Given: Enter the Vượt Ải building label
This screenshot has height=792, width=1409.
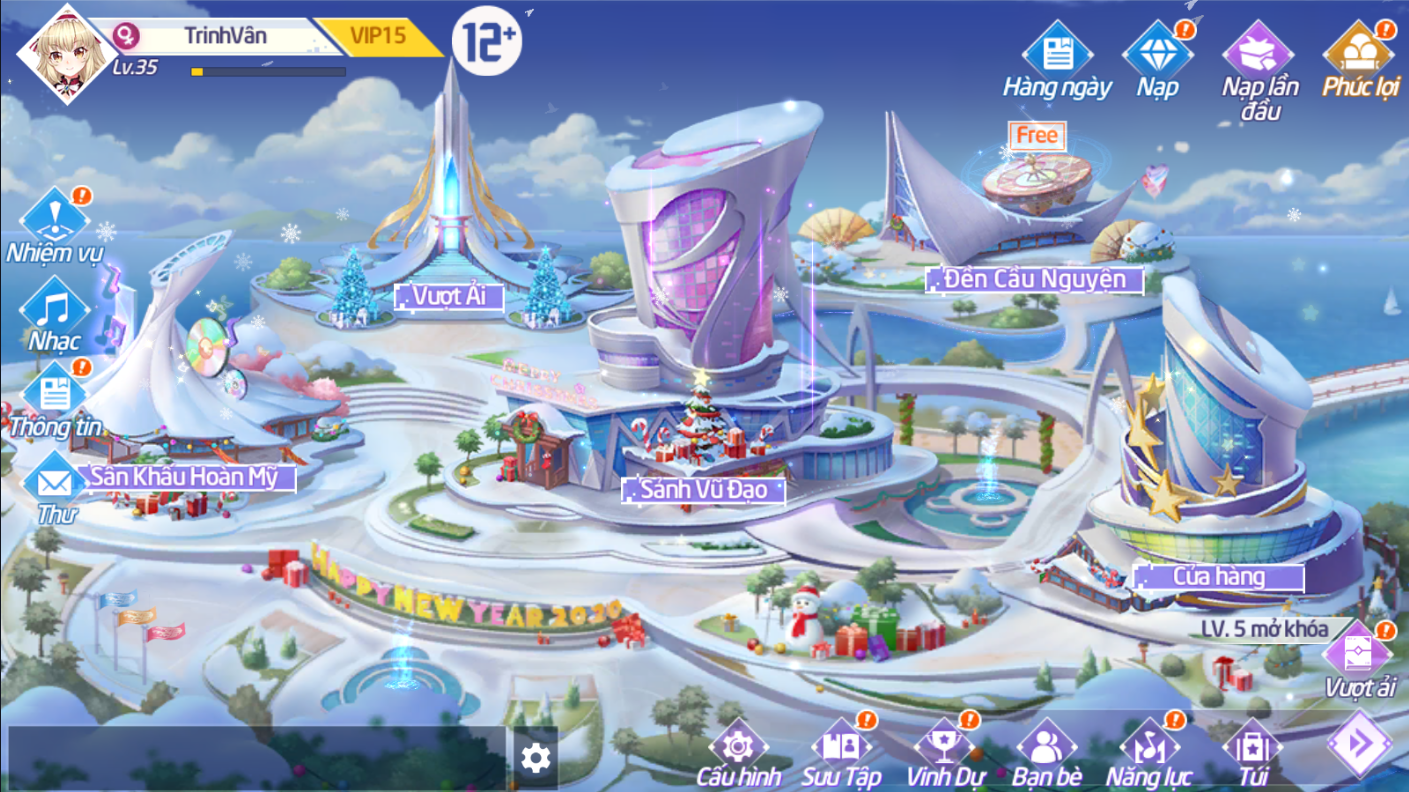Looking at the screenshot, I should tap(449, 297).
